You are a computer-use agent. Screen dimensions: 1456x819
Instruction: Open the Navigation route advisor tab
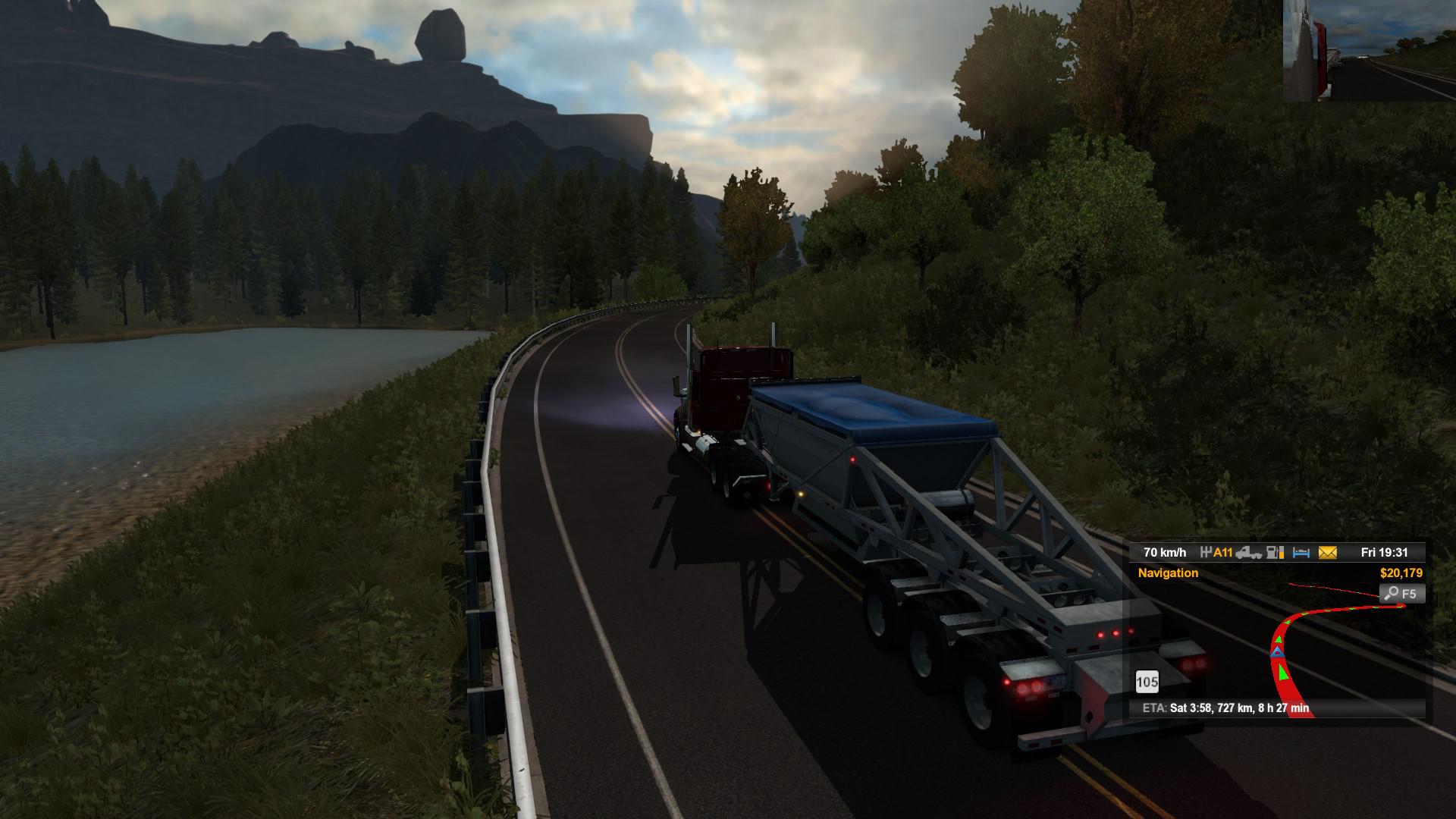click(1168, 573)
